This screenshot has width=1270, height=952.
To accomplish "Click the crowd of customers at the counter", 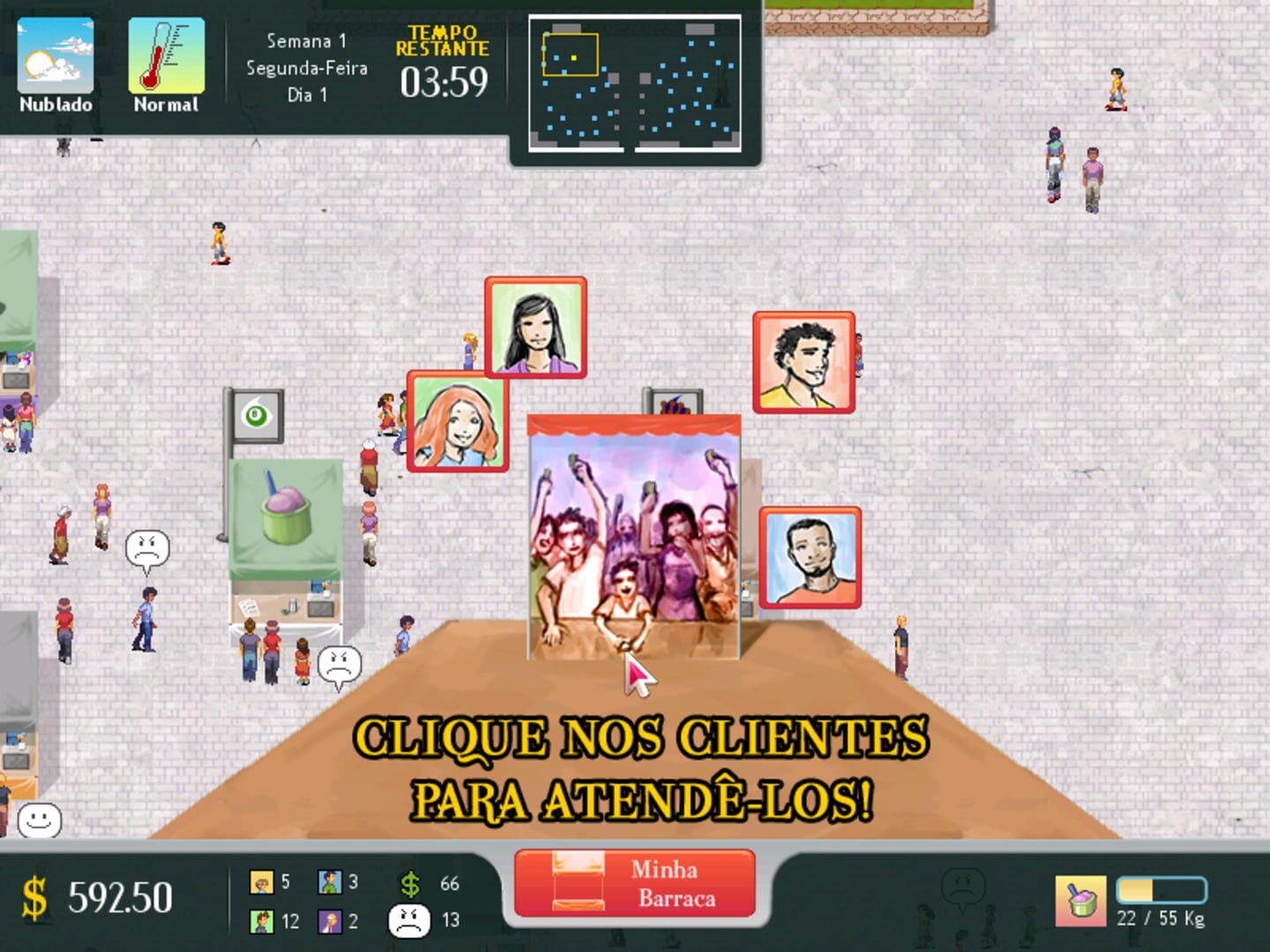I will [632, 538].
